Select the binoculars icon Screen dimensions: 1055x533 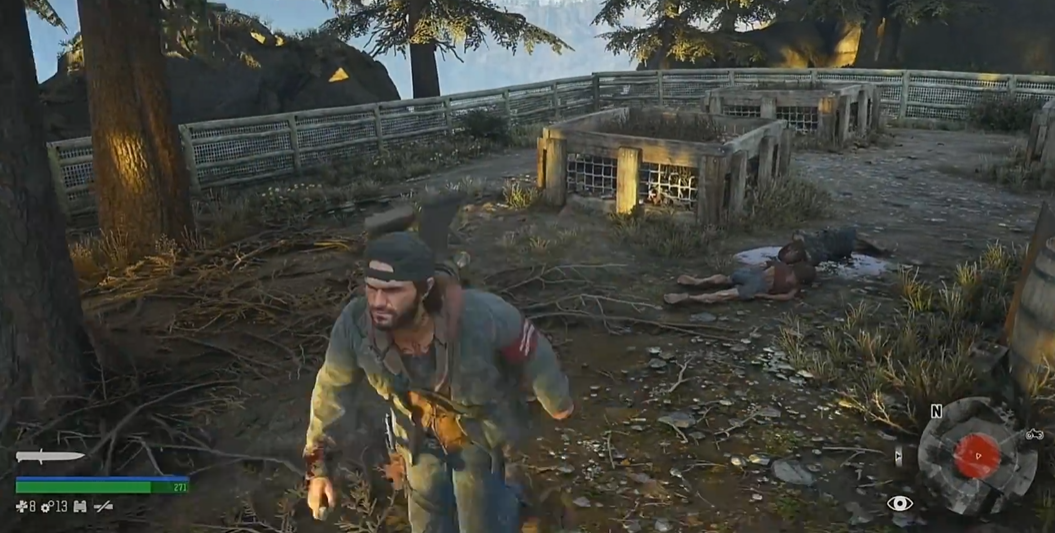tap(78, 507)
